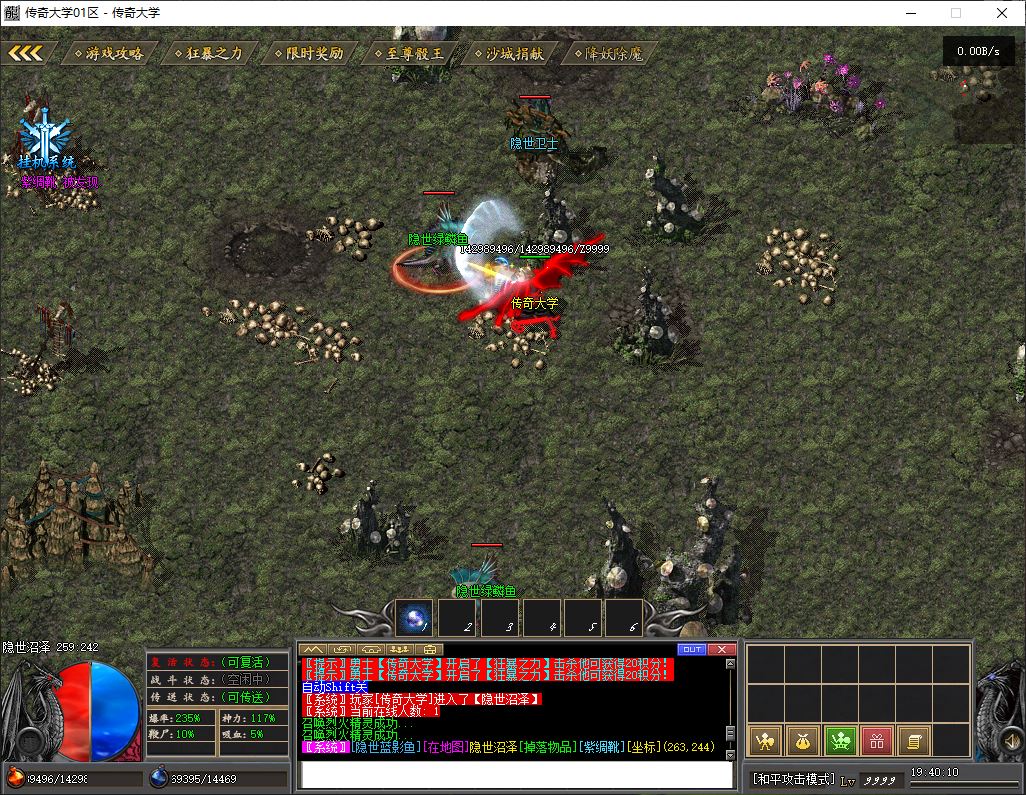
Task: Open the scroll icon button
Action: click(913, 741)
